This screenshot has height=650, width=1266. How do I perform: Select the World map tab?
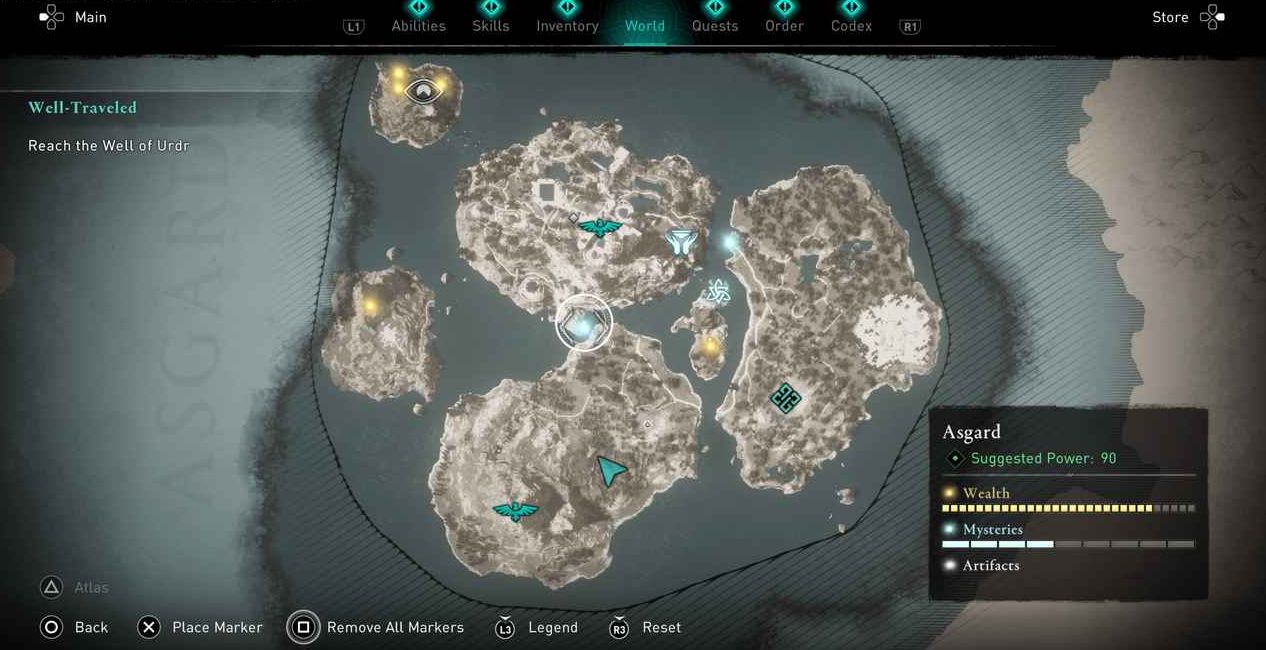click(x=644, y=26)
